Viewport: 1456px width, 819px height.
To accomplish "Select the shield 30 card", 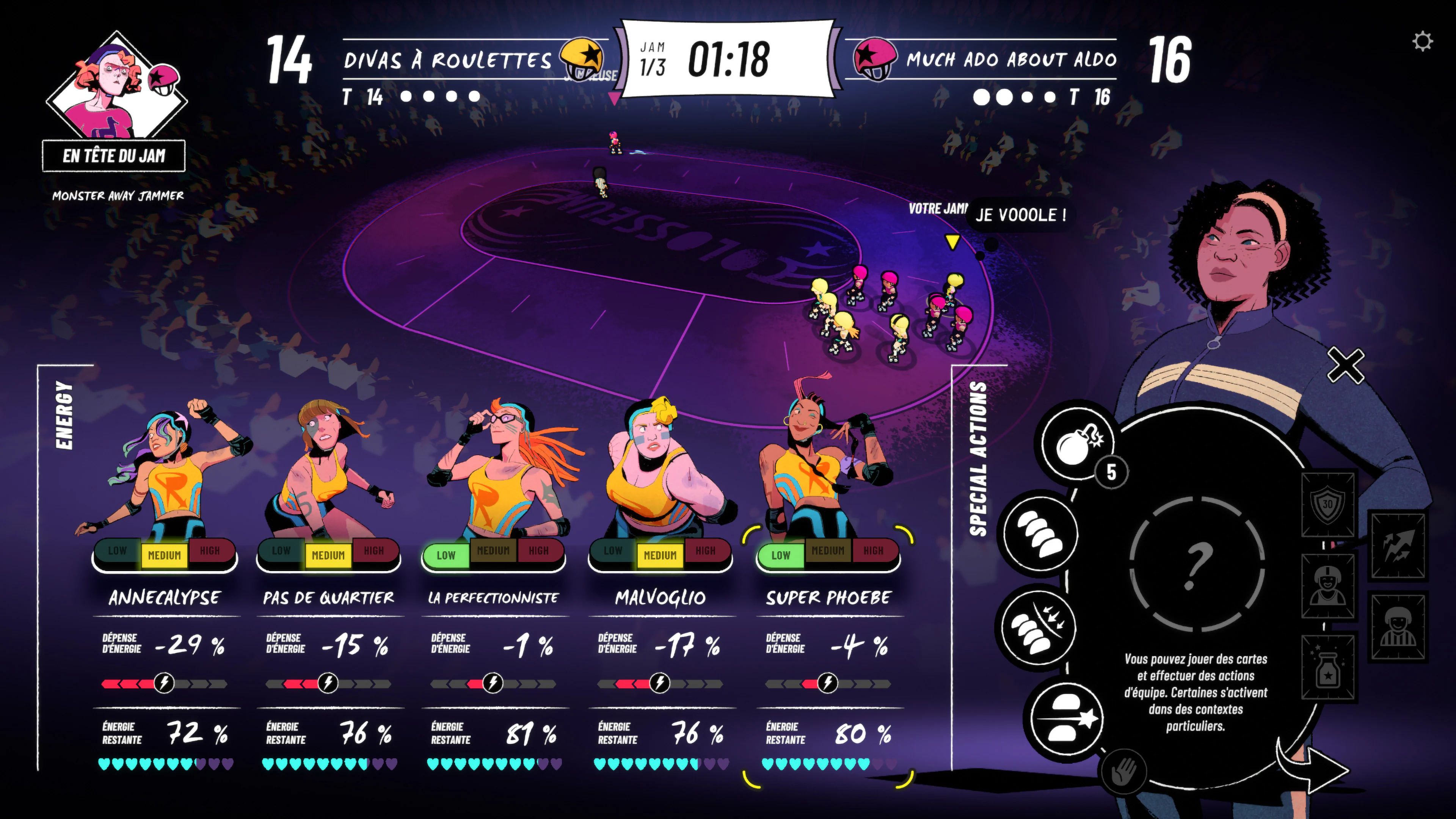I will click(1327, 504).
